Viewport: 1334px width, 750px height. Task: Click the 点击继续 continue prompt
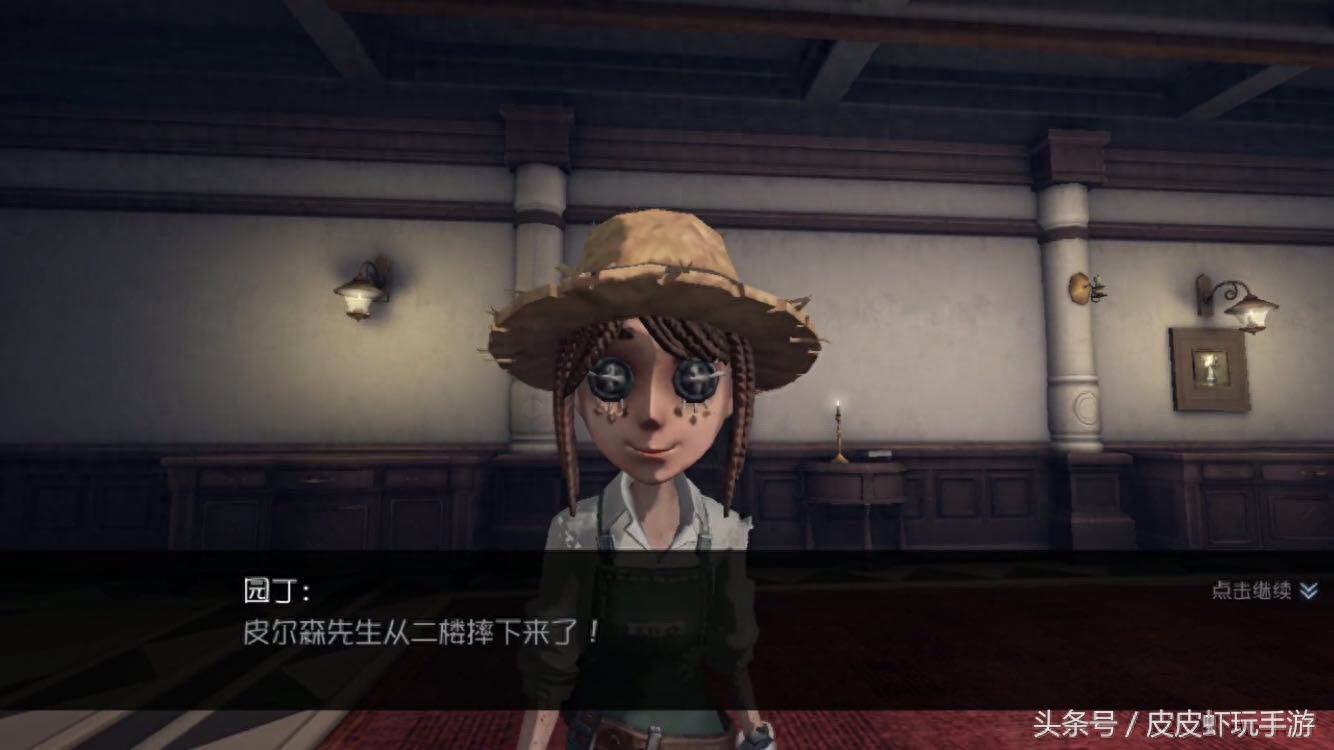pos(1263,591)
